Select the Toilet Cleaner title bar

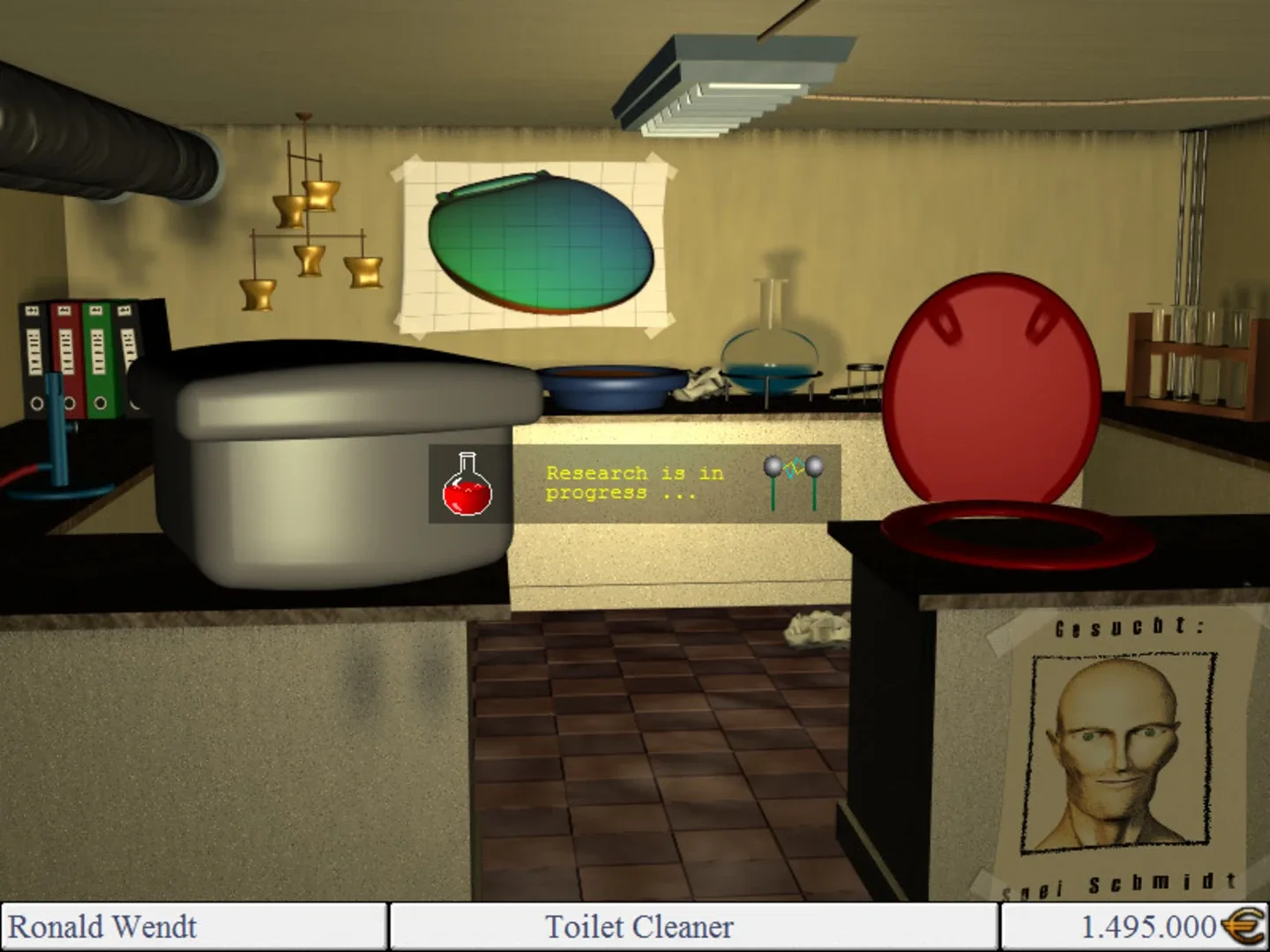(x=638, y=926)
